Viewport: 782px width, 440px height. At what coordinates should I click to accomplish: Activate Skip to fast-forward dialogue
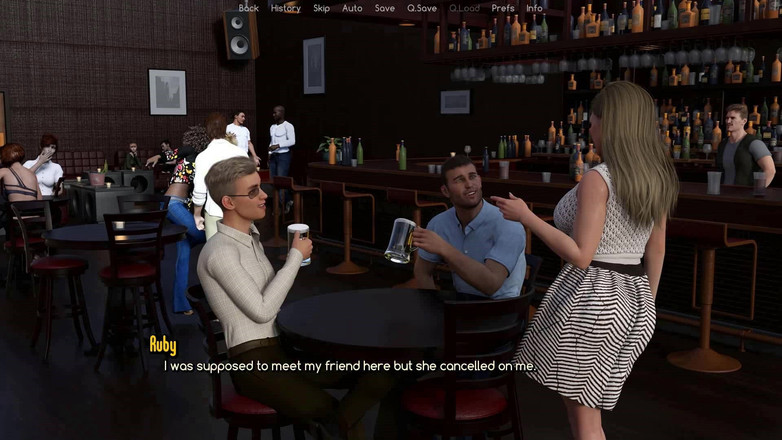321,8
